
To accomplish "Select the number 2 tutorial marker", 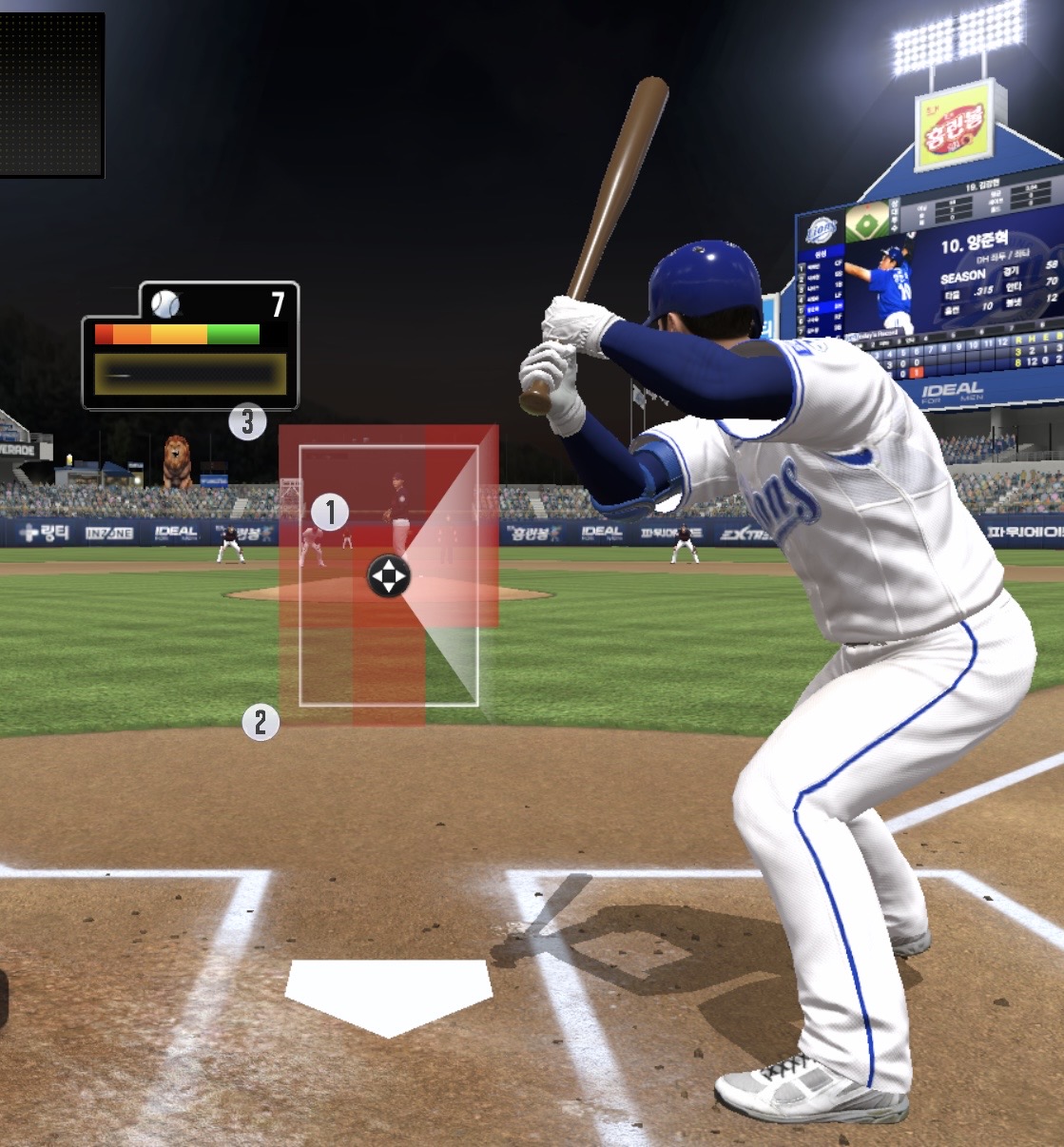I will pyautogui.click(x=261, y=723).
